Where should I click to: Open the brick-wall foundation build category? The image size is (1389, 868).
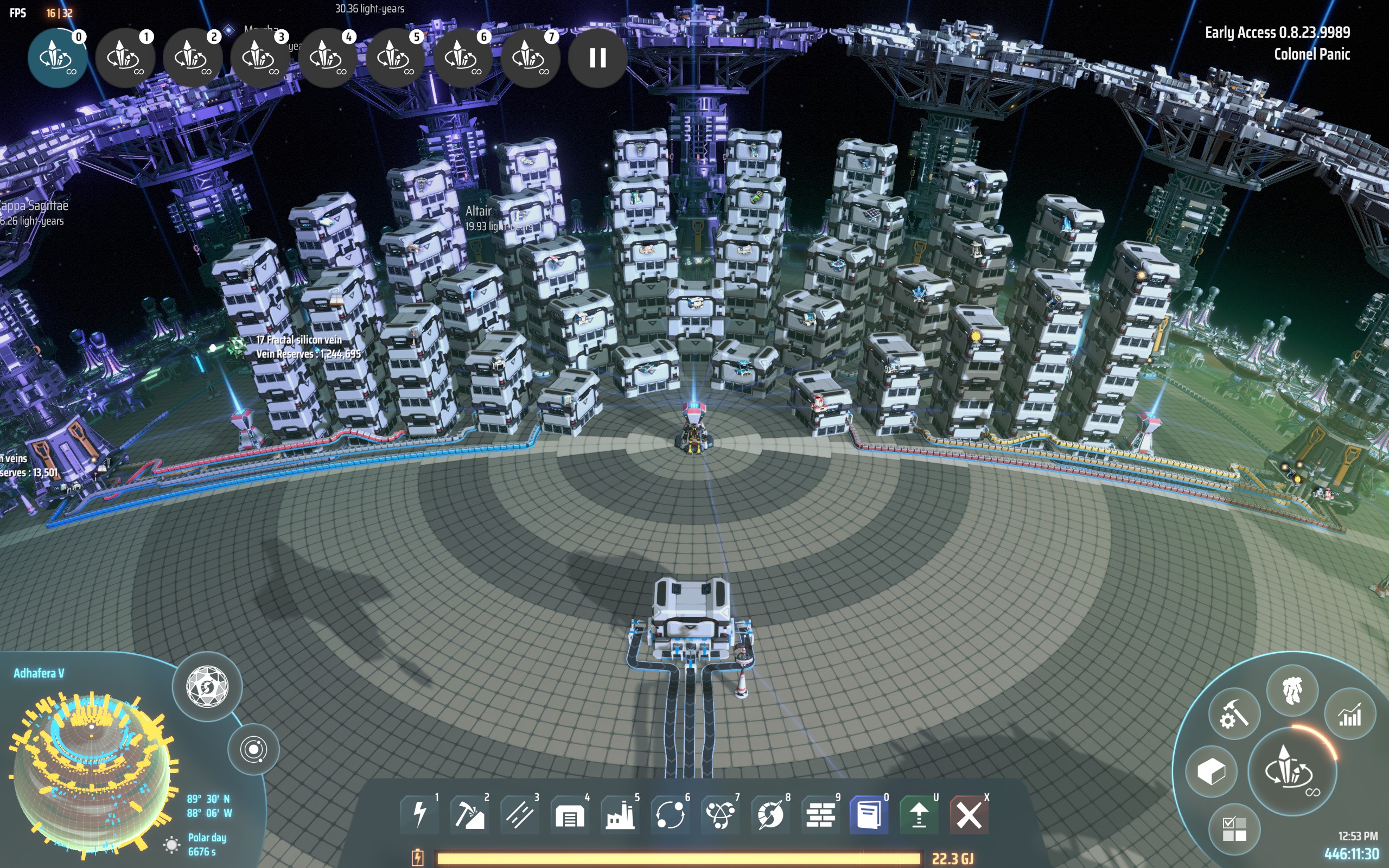pyautogui.click(x=820, y=814)
